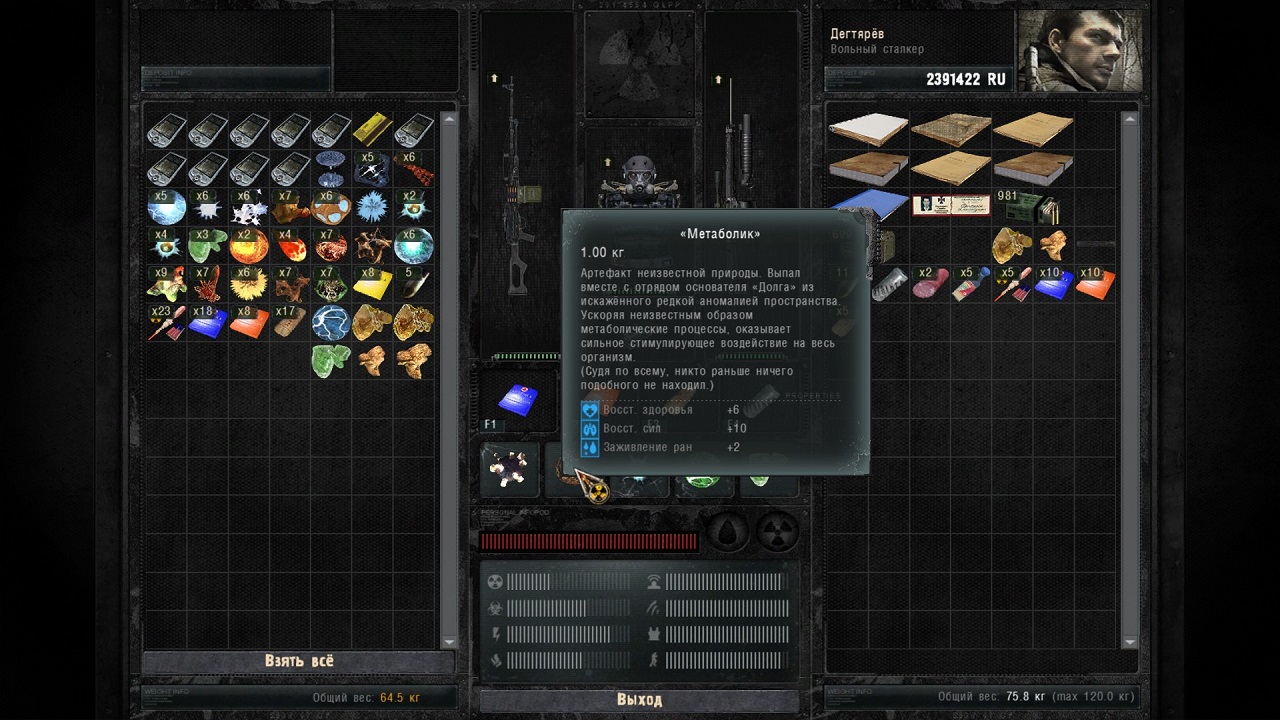The height and width of the screenshot is (720, 1280).
Task: Click the stash list scroll-up arrow
Action: 449,119
